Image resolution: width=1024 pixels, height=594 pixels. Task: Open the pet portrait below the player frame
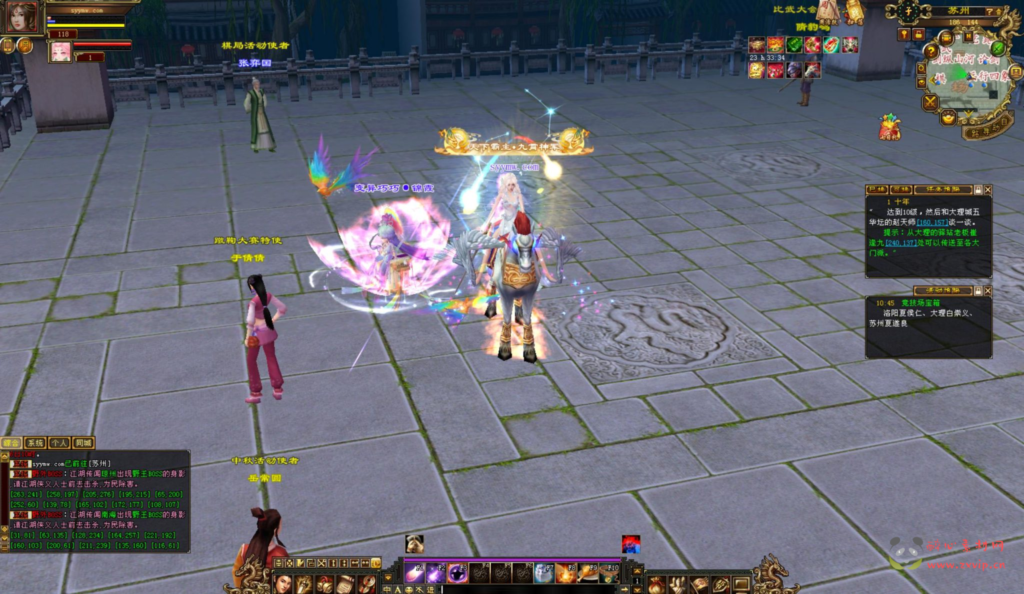coord(61,52)
